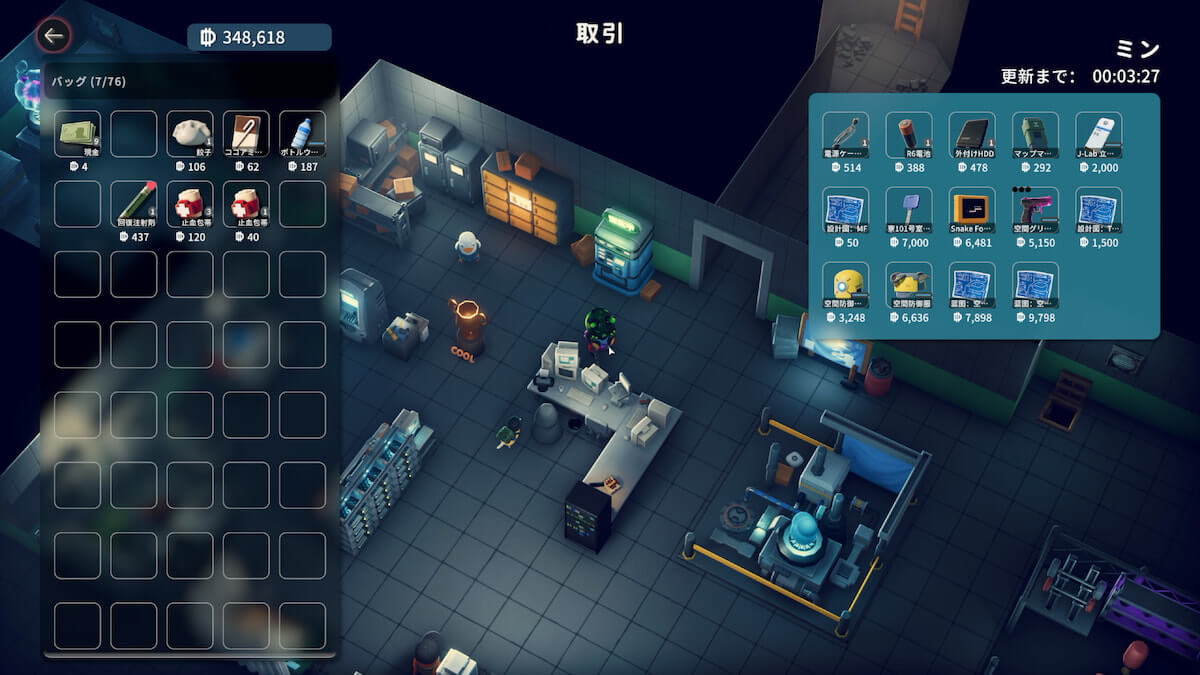
Task: Select the dorm room 101 key
Action: 909,210
